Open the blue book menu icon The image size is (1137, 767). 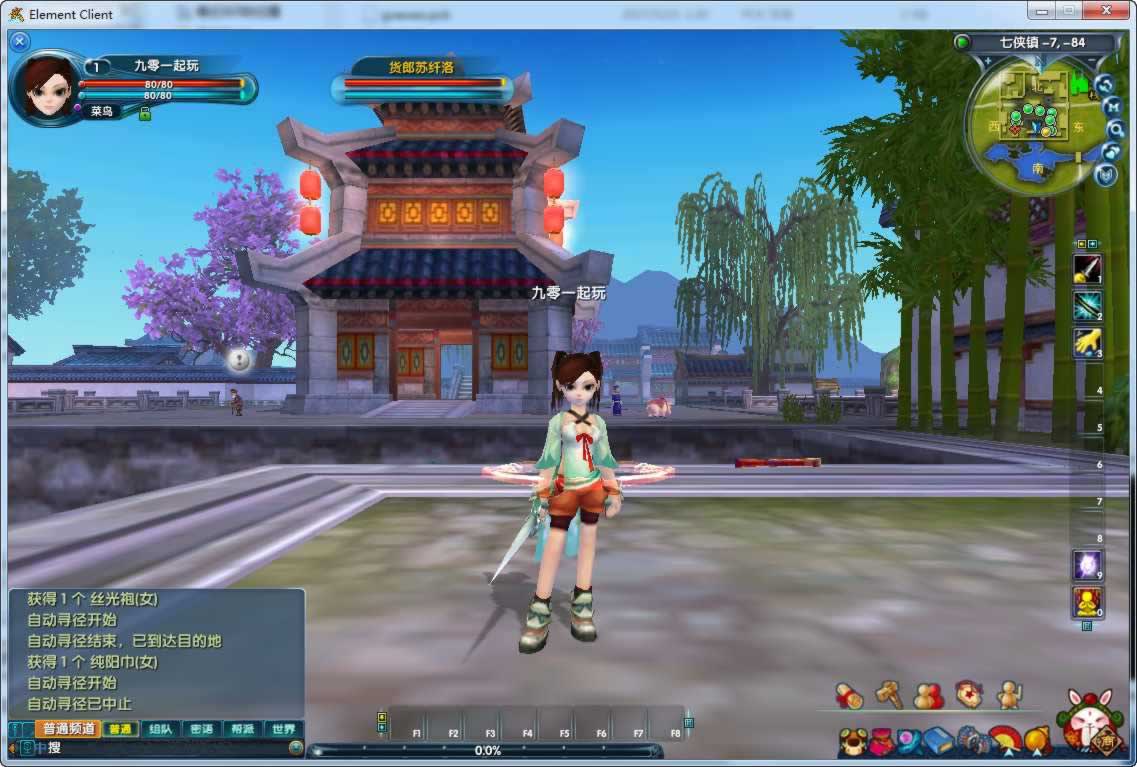(x=938, y=741)
